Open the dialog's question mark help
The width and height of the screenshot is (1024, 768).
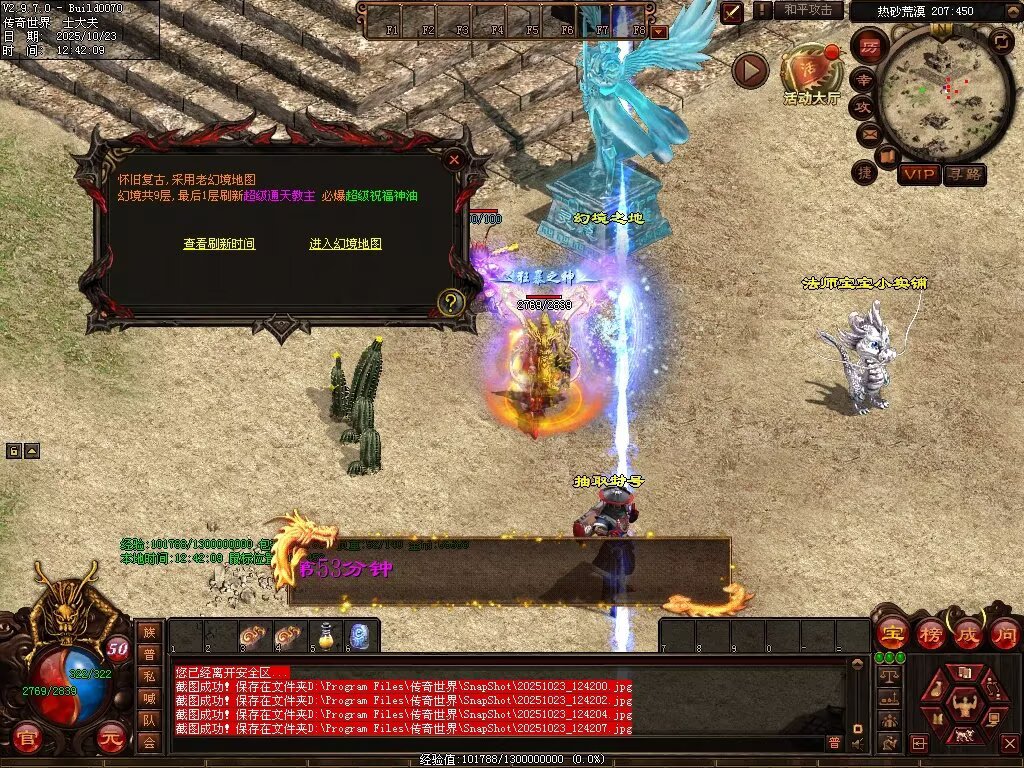coord(451,301)
